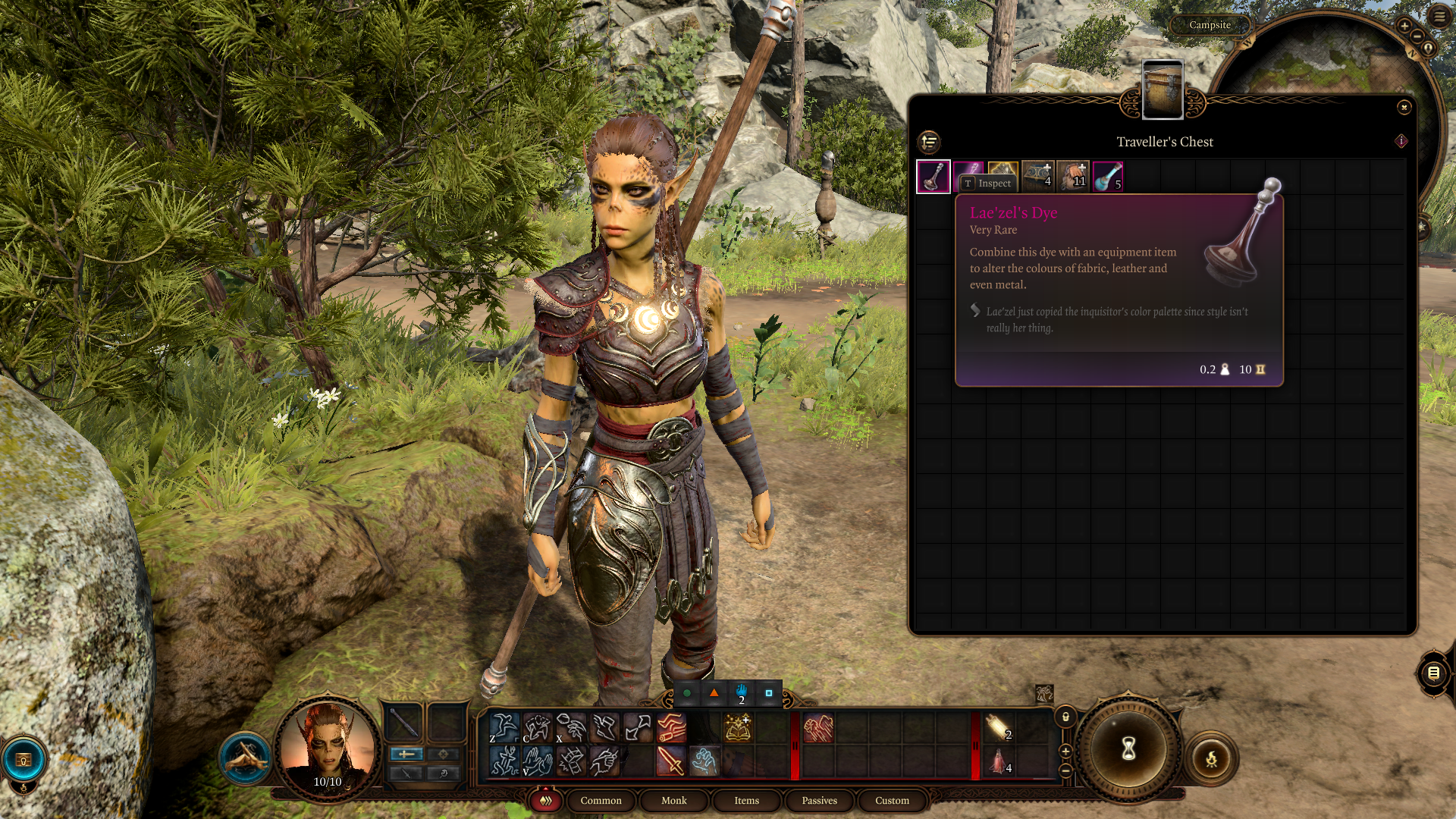Click the hourglass end turn button
This screenshot has height=819, width=1456.
click(1128, 749)
